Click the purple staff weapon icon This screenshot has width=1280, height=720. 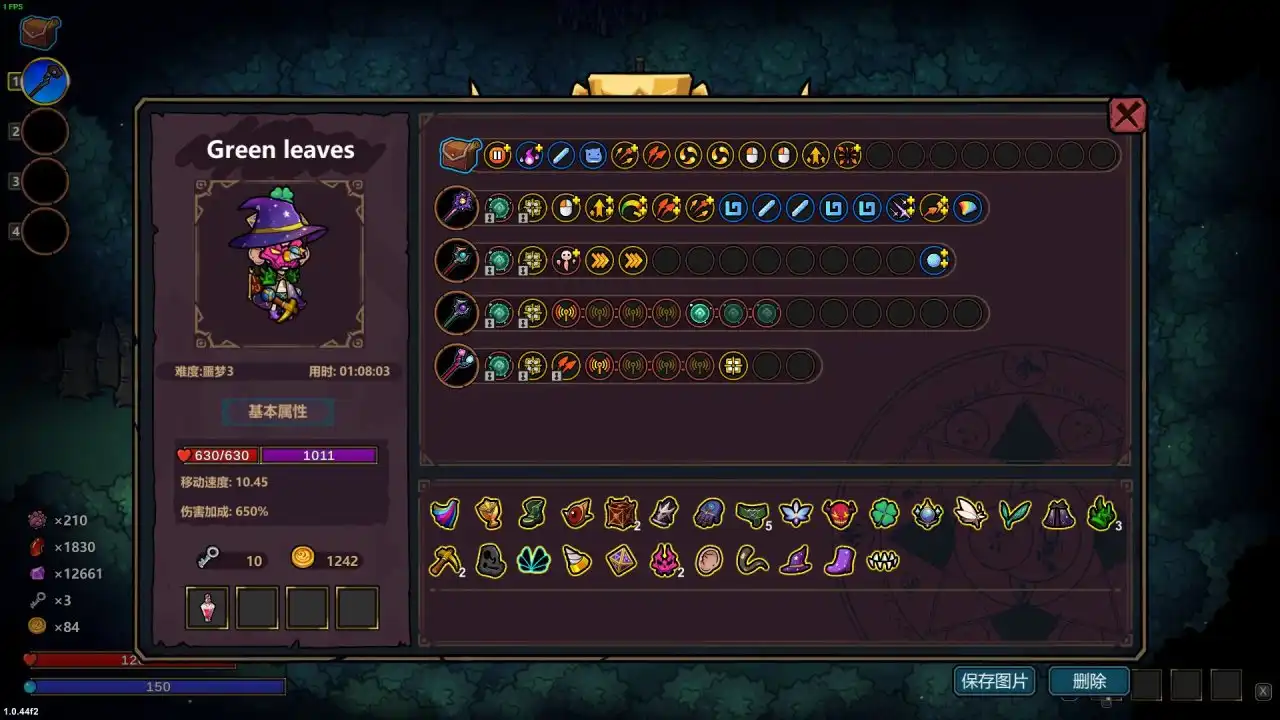click(456, 208)
